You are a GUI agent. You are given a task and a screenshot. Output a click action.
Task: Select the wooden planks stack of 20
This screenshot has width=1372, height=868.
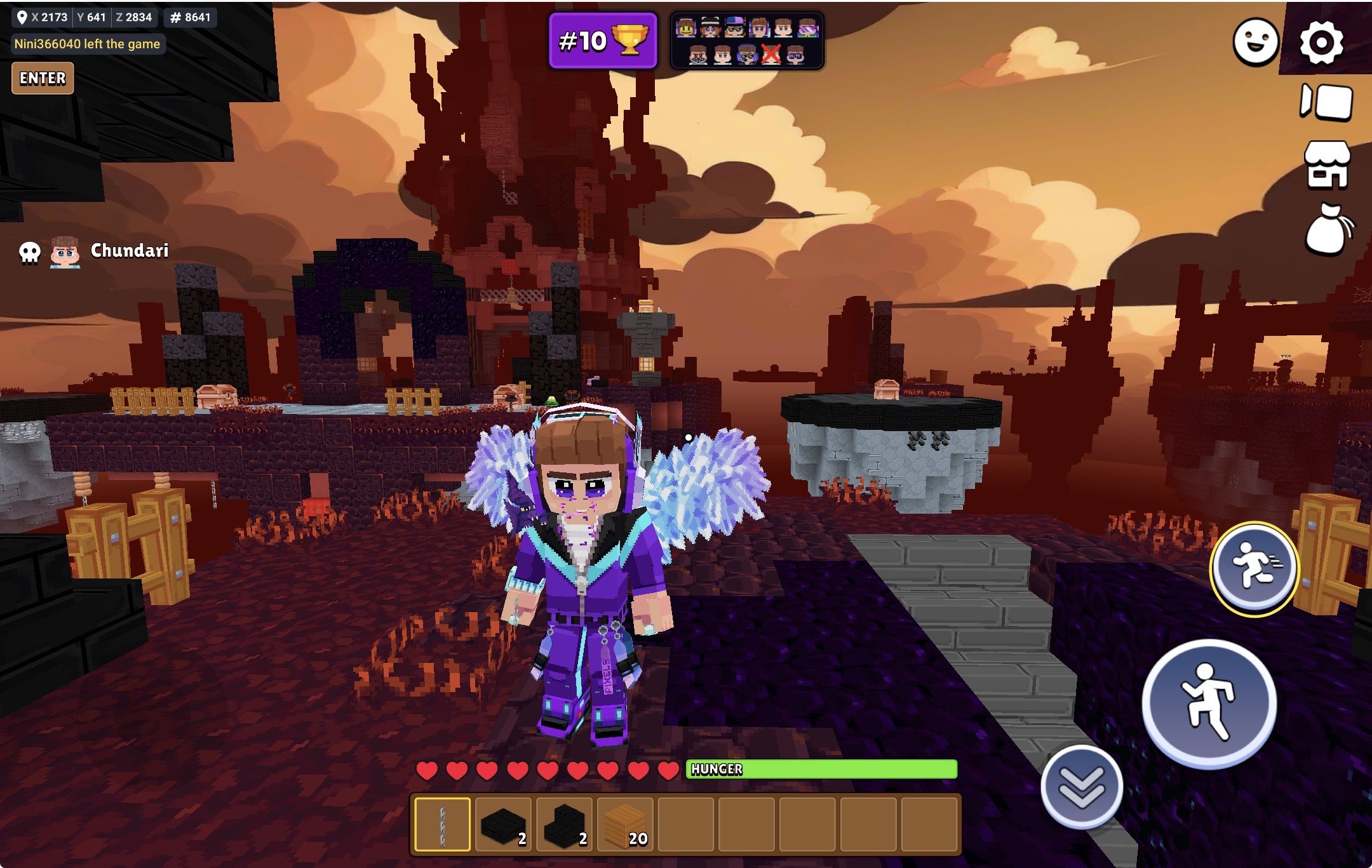626,824
